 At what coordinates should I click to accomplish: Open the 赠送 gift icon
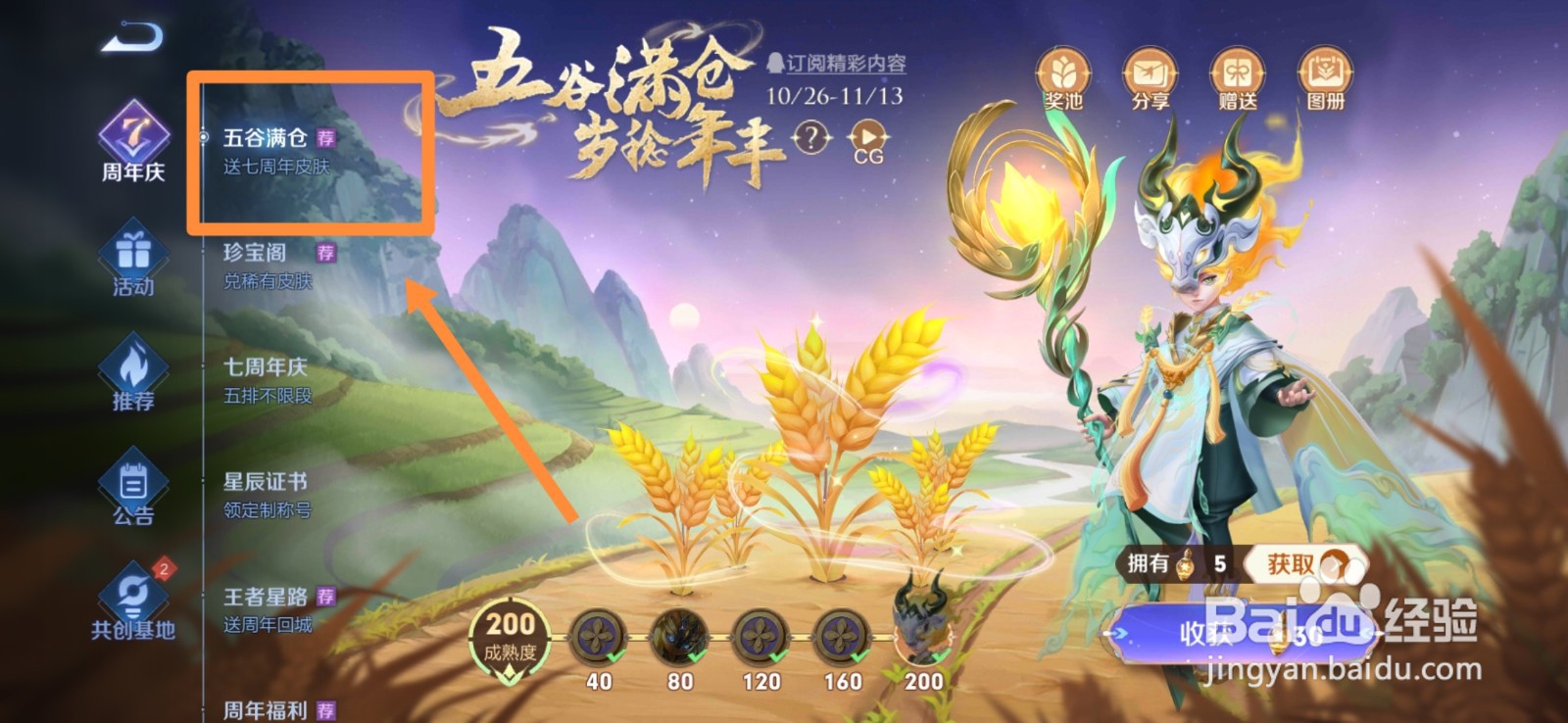[1240, 76]
